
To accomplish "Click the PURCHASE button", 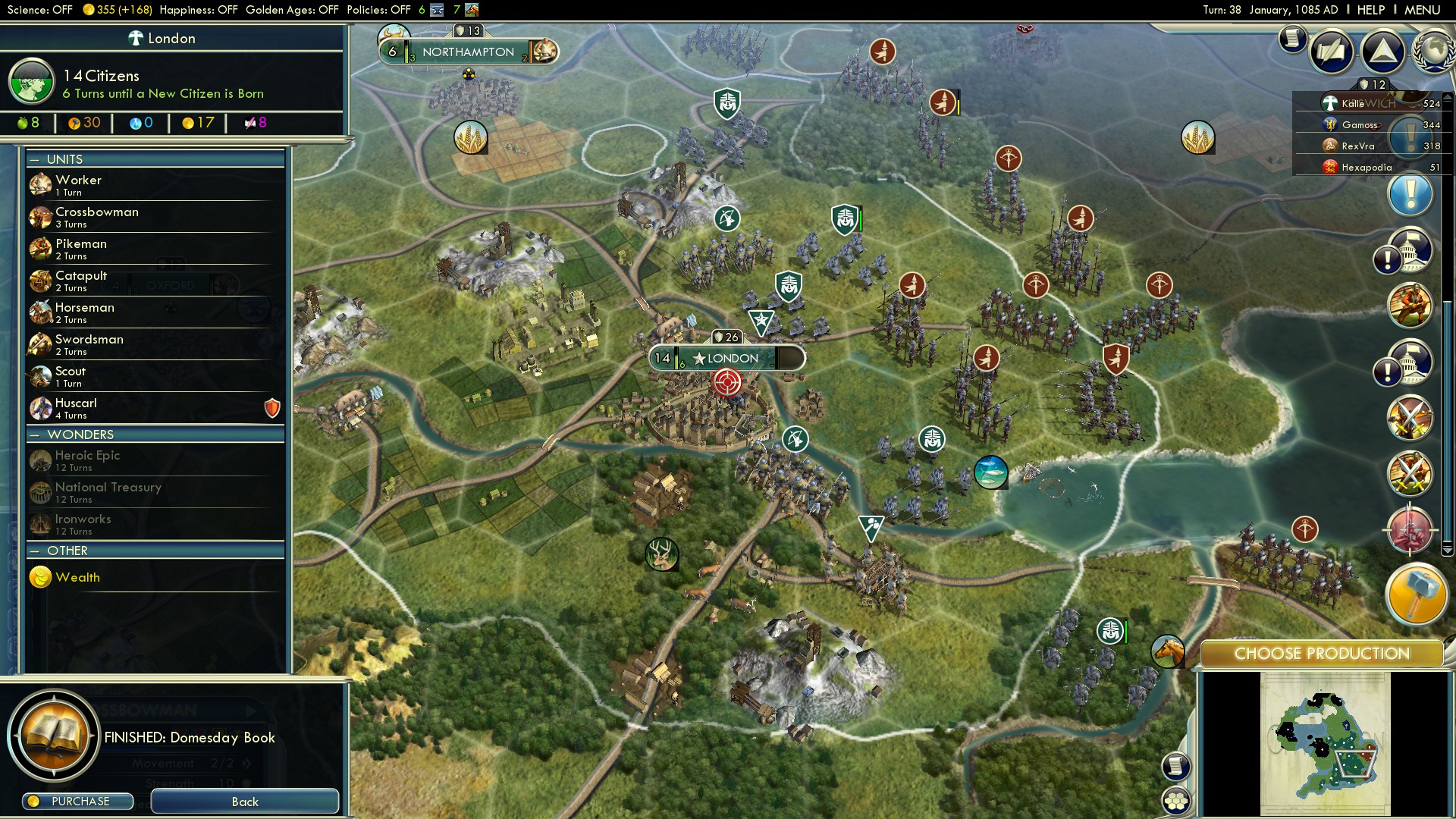I will tap(77, 801).
